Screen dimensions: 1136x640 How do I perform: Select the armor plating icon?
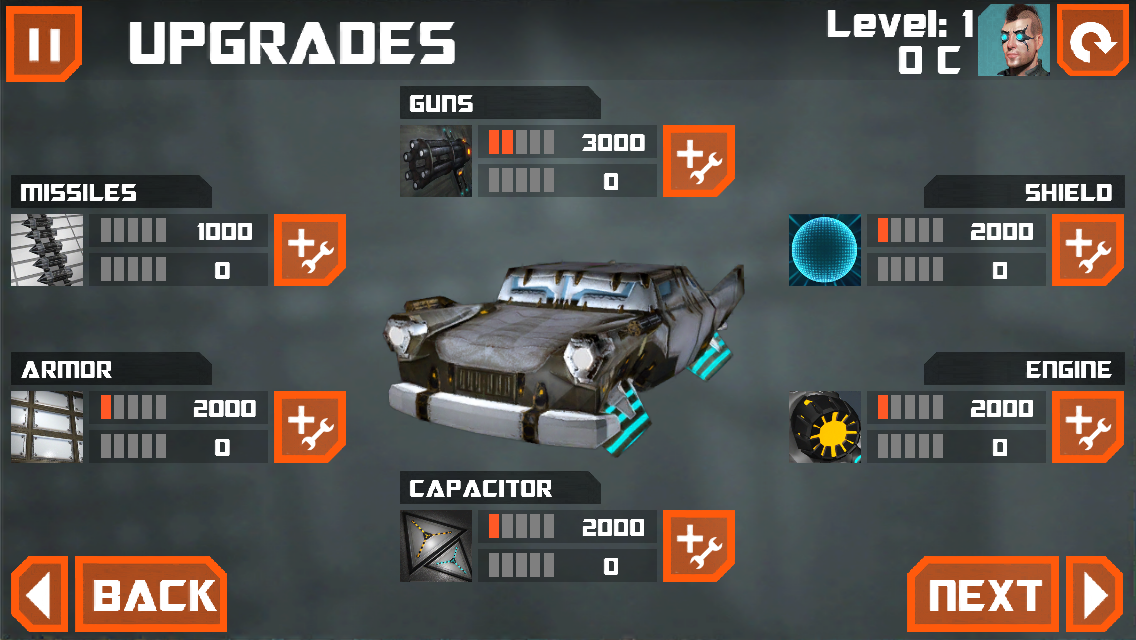click(47, 426)
